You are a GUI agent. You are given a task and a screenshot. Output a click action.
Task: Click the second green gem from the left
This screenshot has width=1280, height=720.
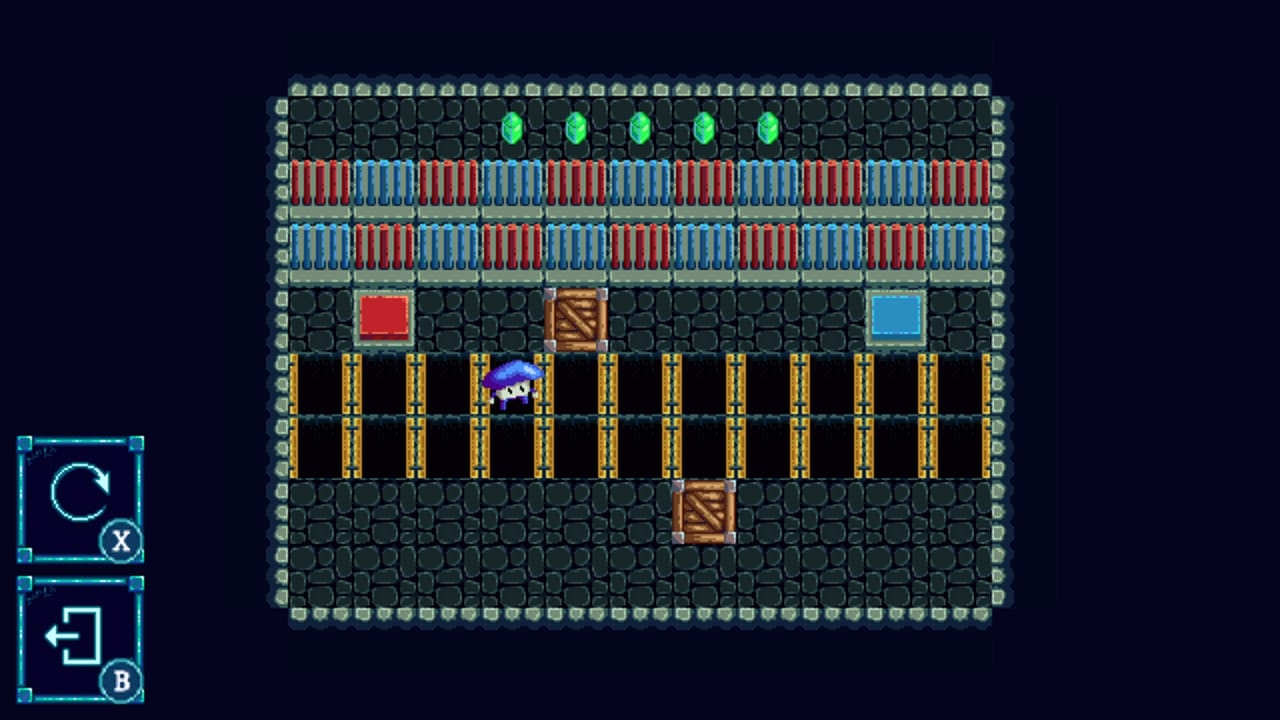coord(576,125)
